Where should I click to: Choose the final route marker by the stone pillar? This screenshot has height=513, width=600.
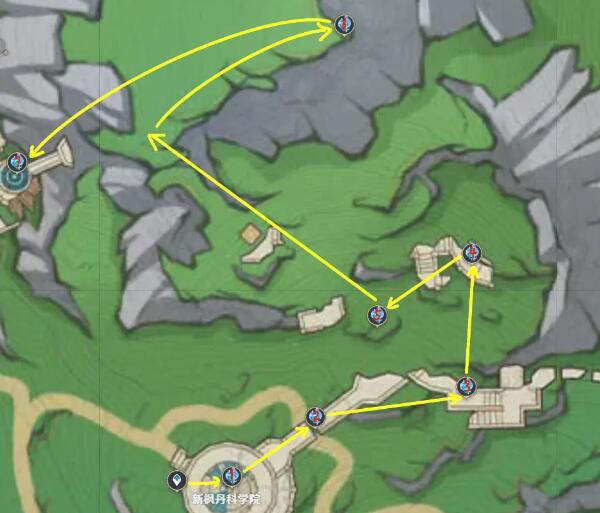(x=16, y=161)
